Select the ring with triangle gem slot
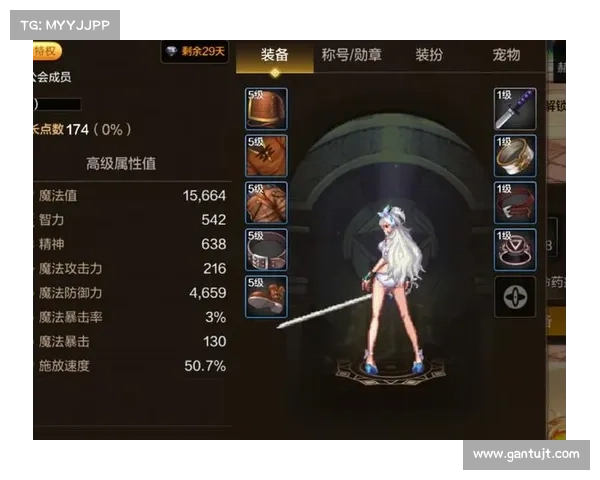 tap(515, 250)
